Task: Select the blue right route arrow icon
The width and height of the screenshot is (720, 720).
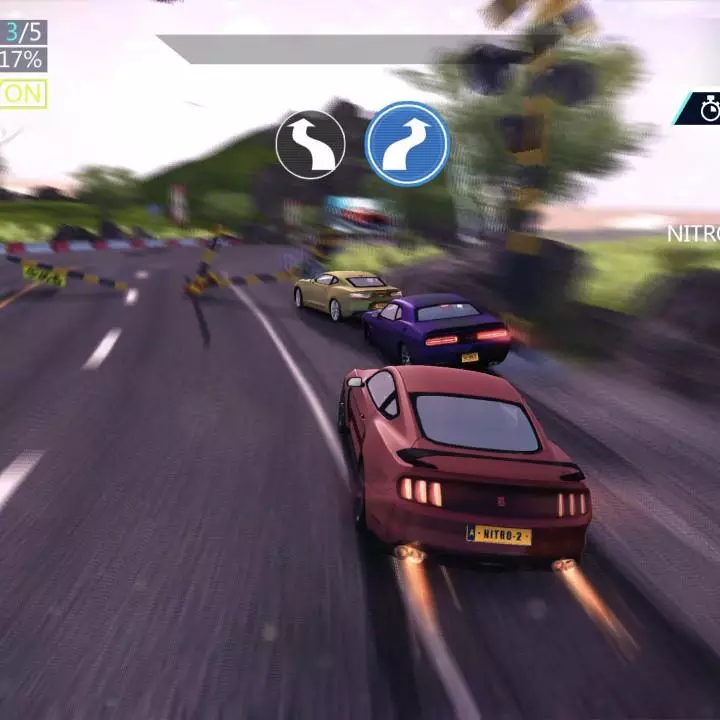Action: (407, 144)
